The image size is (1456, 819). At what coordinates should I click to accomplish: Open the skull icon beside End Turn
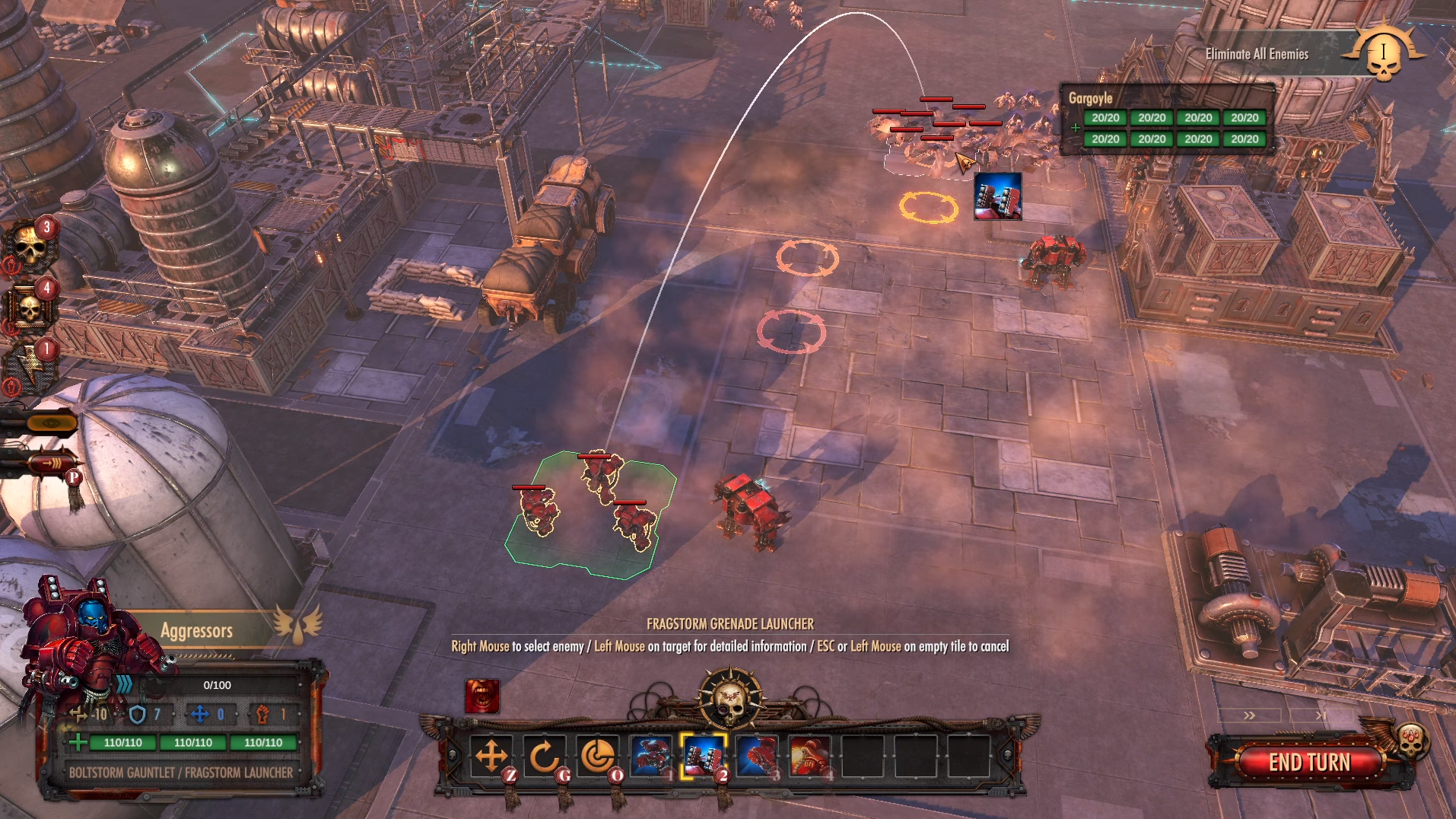pyautogui.click(x=1412, y=740)
